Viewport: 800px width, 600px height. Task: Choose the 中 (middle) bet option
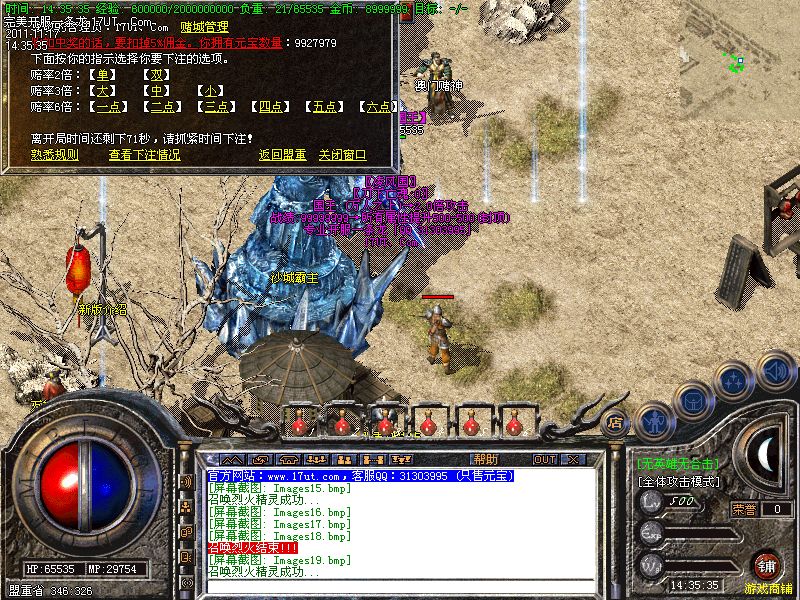point(154,91)
